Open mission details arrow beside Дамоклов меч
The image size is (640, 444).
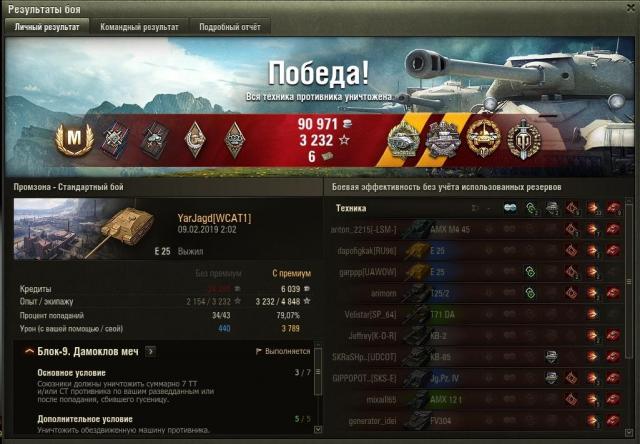tap(150, 351)
